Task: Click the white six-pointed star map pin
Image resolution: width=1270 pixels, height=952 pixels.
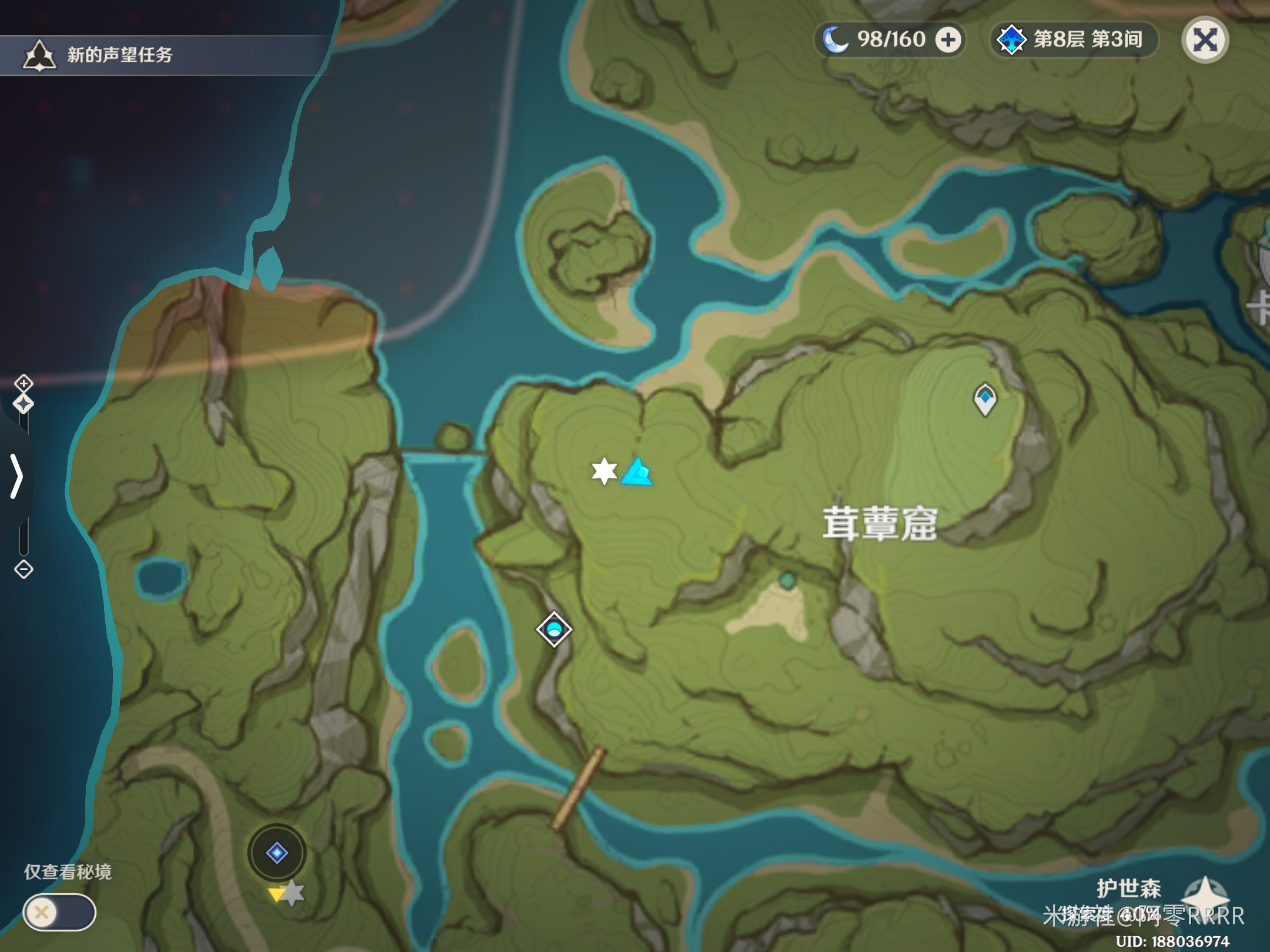Action: (604, 471)
